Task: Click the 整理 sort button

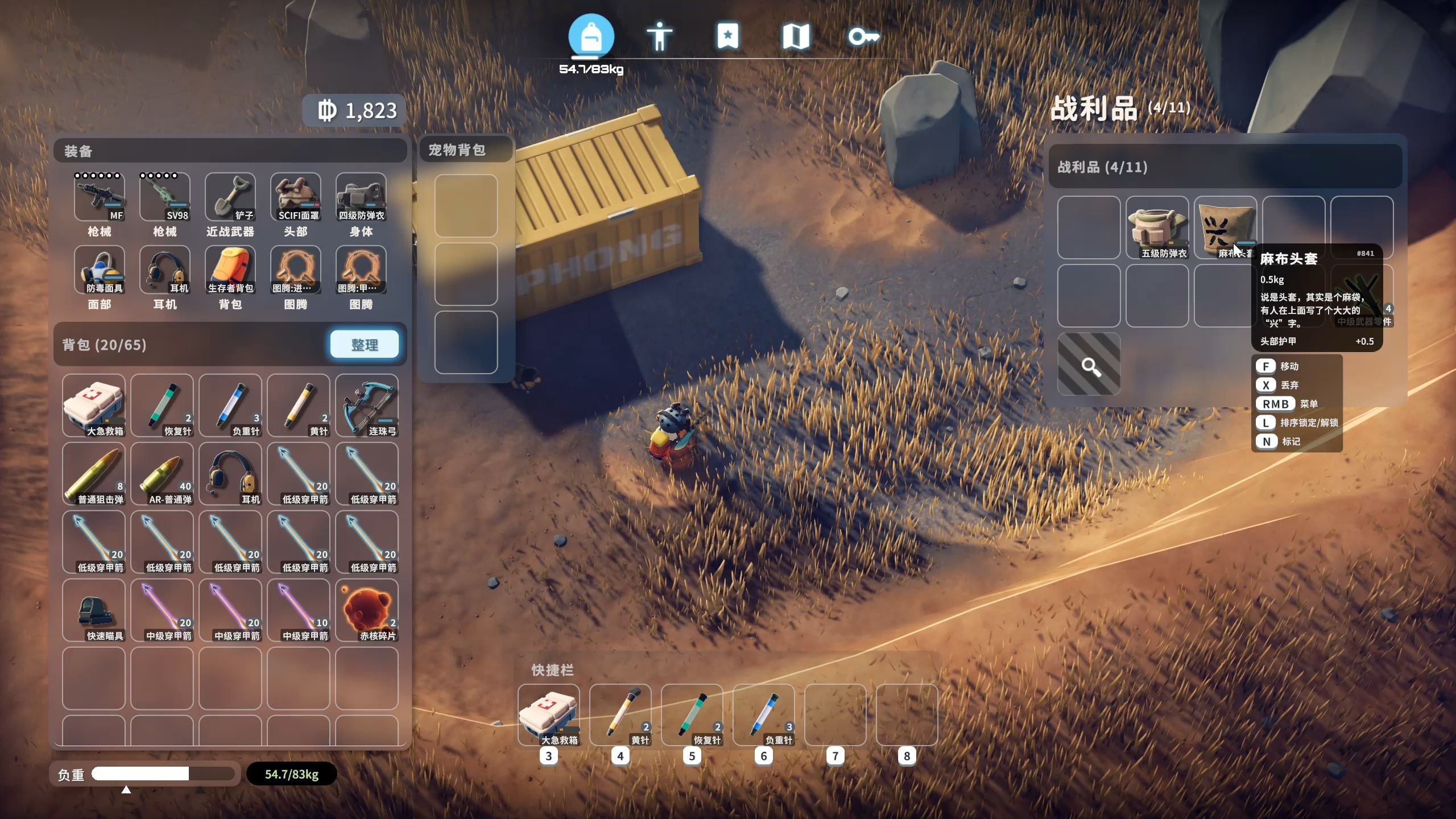Action: [x=364, y=345]
